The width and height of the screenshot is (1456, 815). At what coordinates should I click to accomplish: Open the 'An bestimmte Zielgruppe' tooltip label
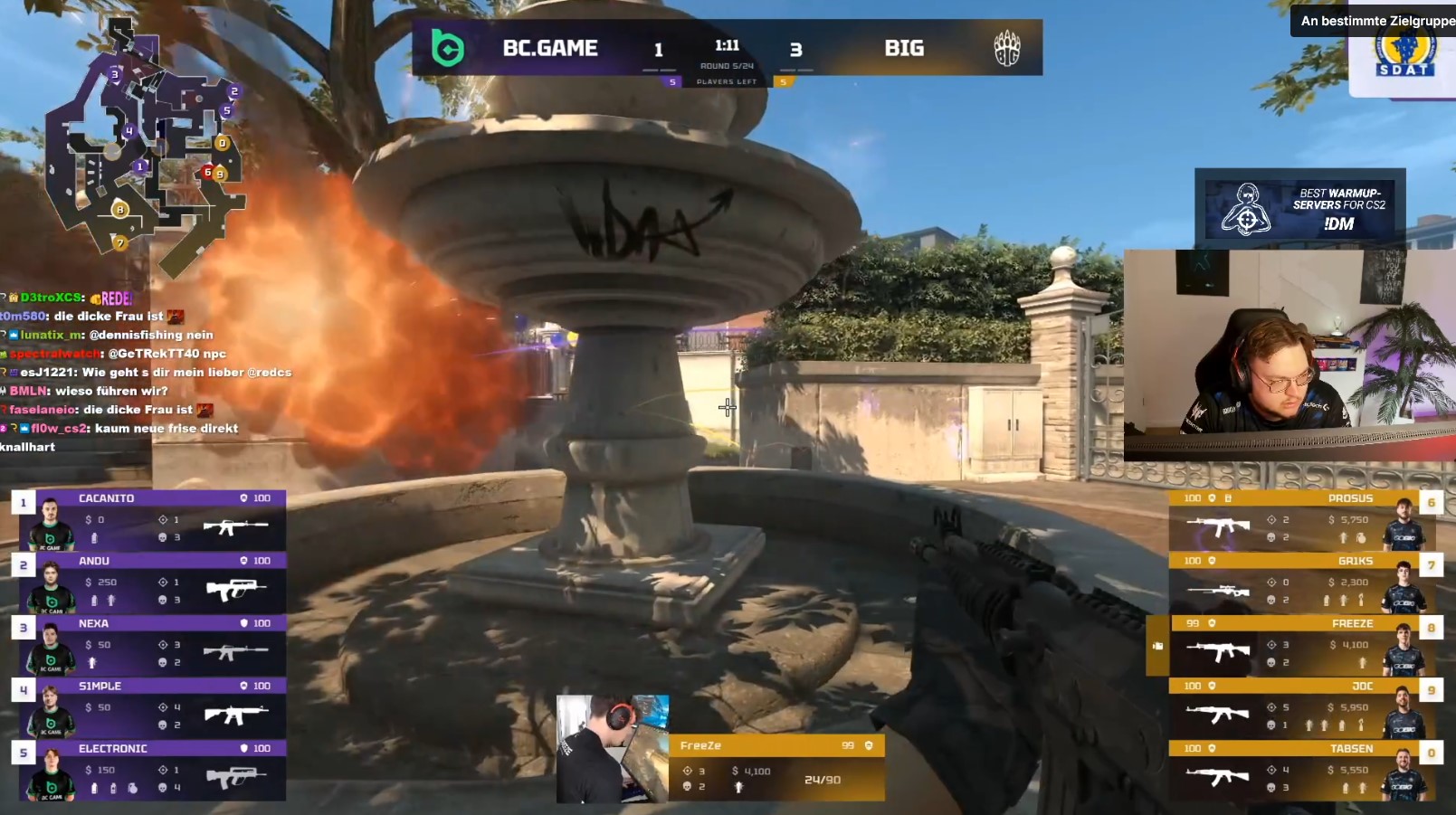[1375, 20]
